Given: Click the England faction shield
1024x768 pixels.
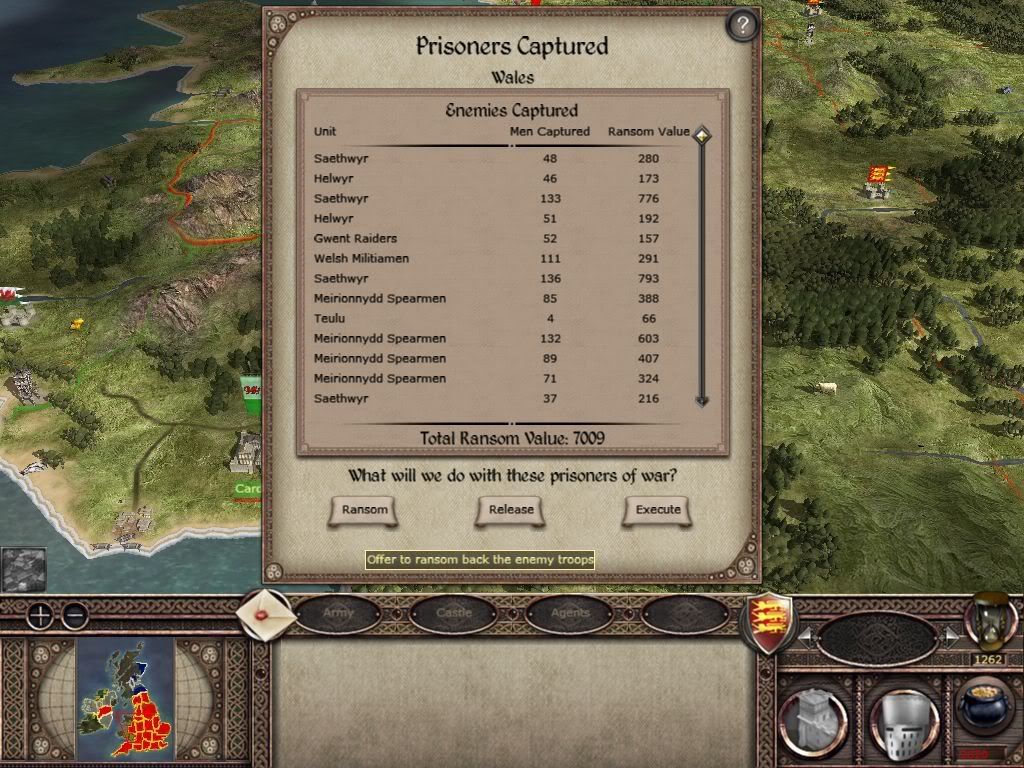Looking at the screenshot, I should pos(768,622).
